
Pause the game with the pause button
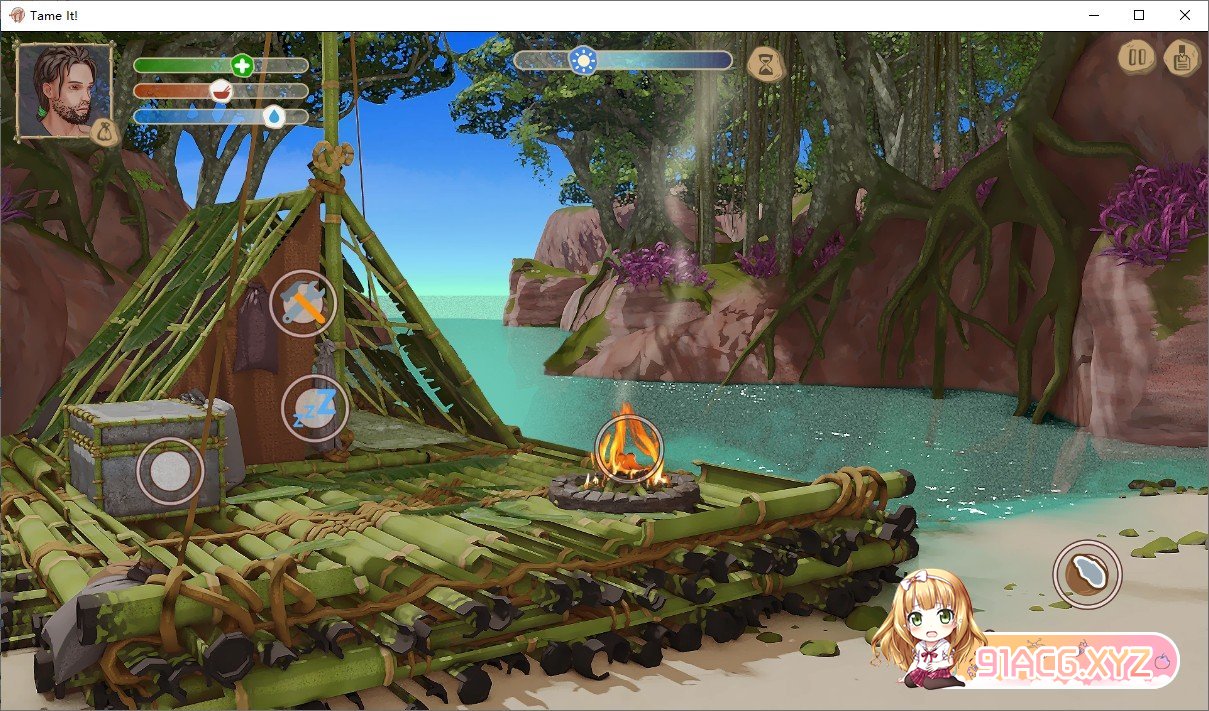1136,57
